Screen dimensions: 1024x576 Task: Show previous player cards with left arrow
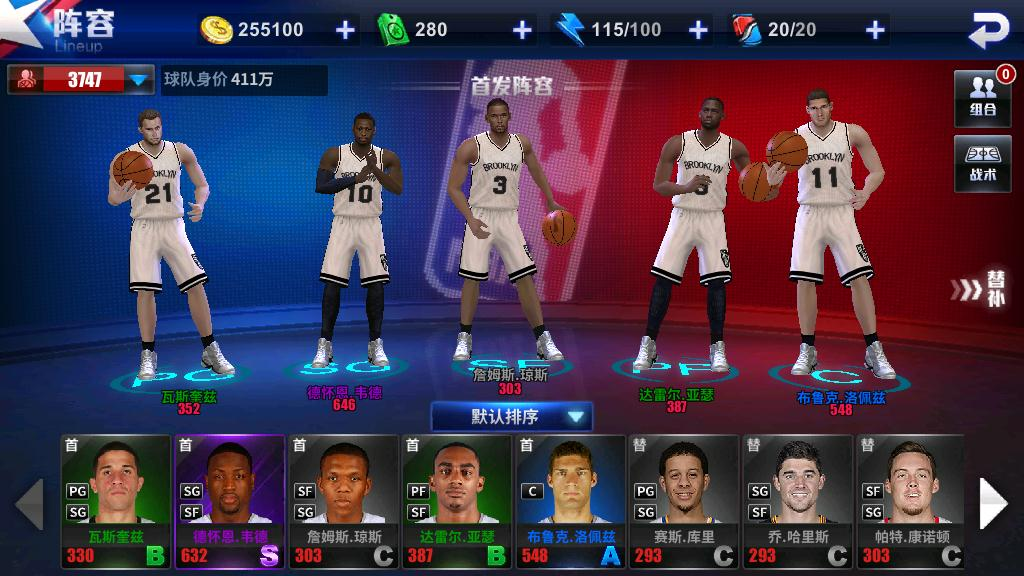point(29,503)
